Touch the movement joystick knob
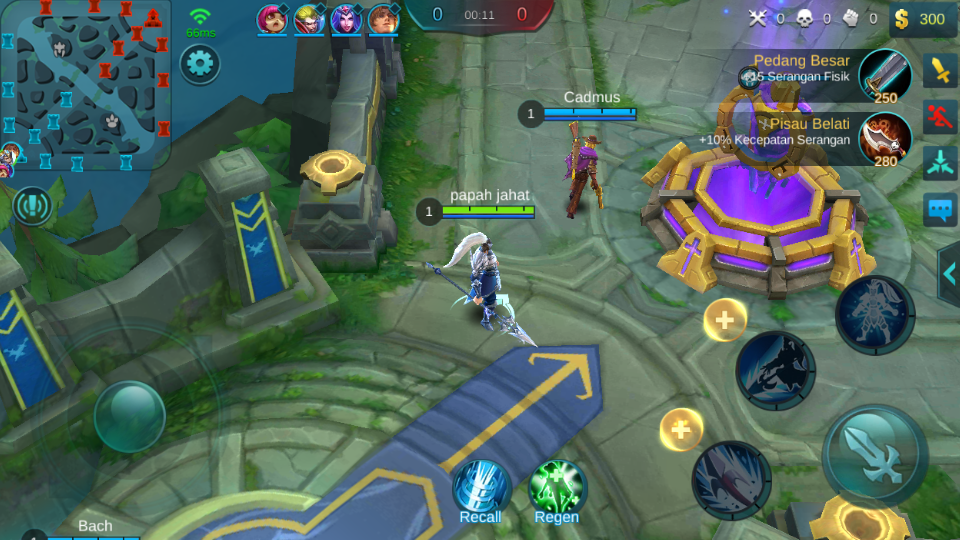960x540 pixels. tap(129, 416)
